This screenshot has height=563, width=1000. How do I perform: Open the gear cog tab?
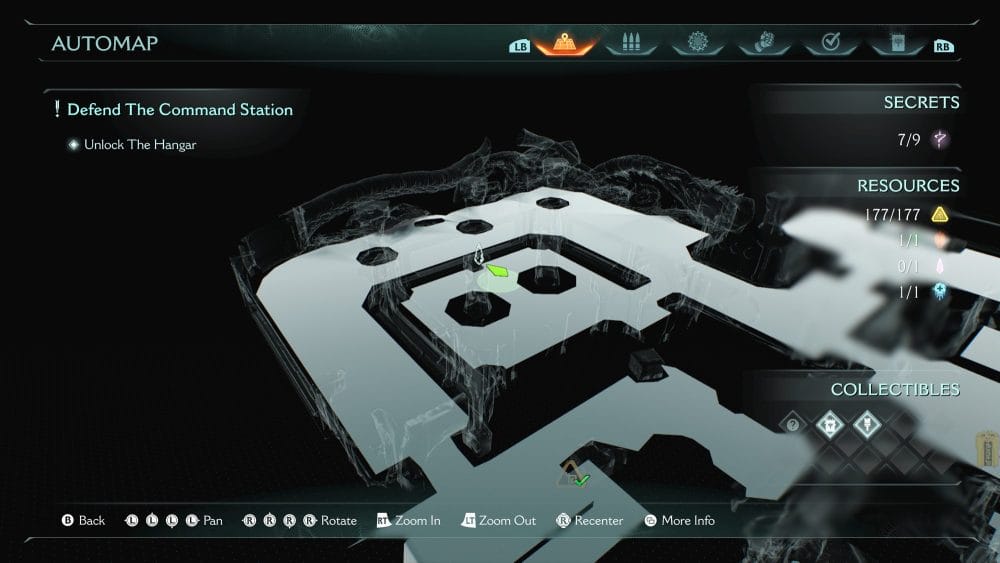pos(697,43)
